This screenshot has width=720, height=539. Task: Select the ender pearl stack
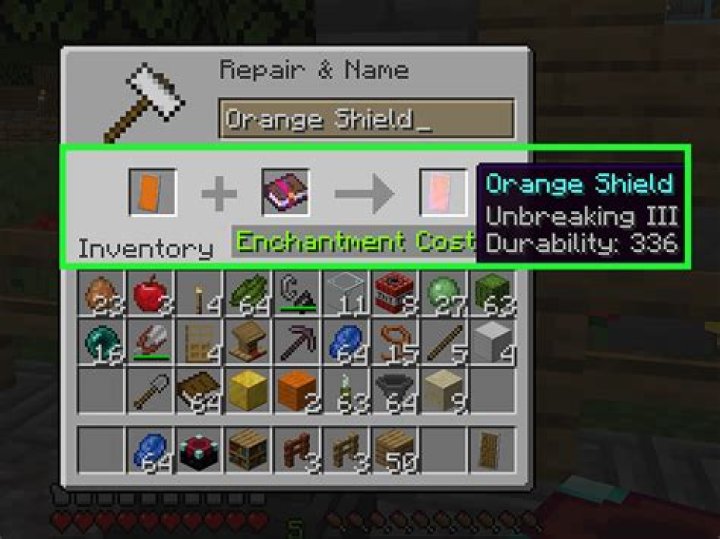(101, 345)
